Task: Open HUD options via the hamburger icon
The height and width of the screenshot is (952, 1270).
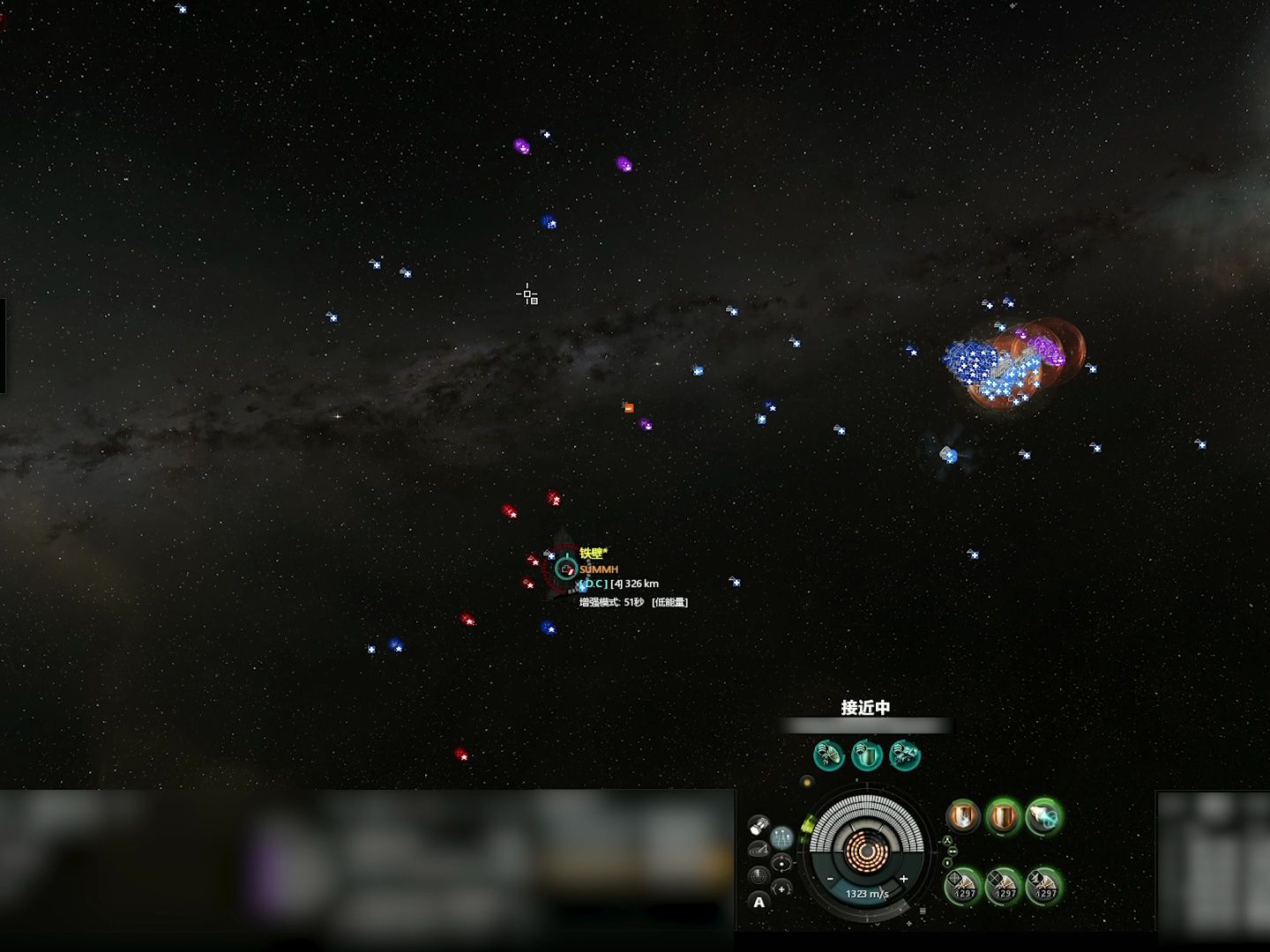Action: (923, 912)
